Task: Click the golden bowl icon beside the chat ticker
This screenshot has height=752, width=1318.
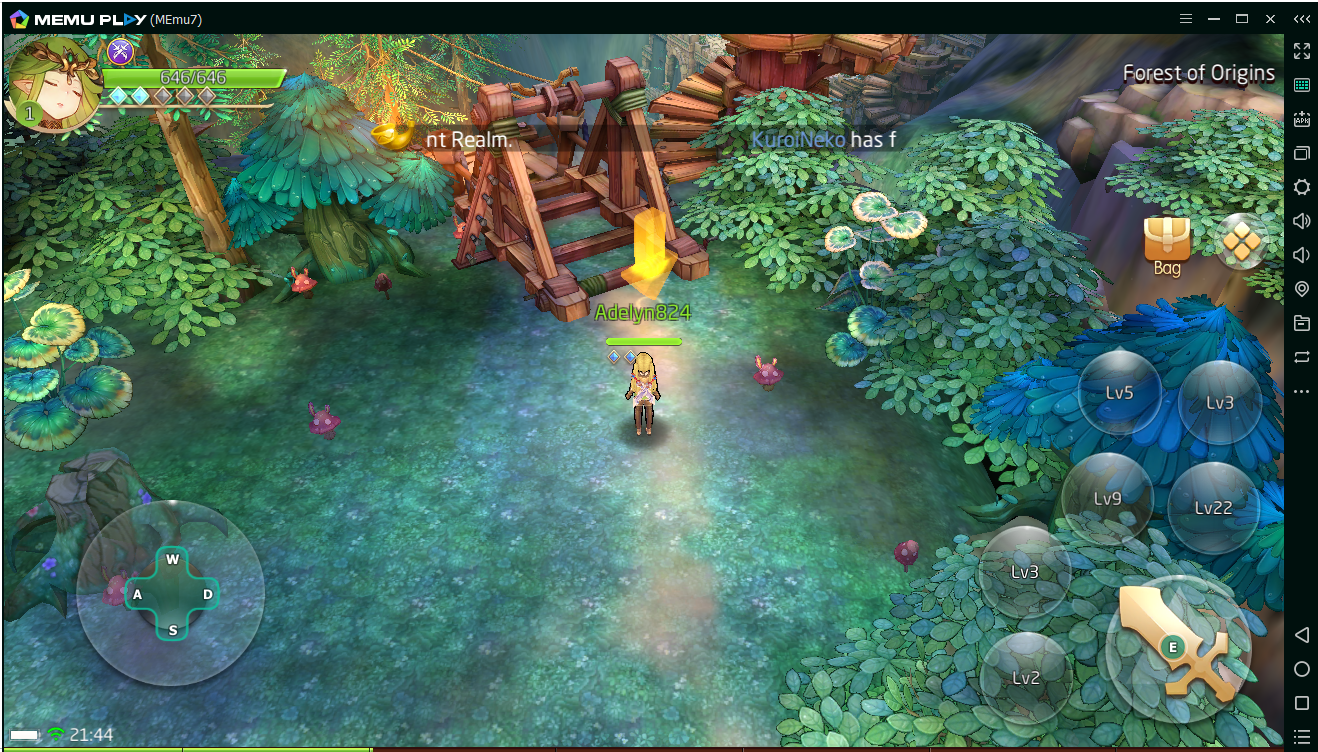Action: tap(391, 135)
